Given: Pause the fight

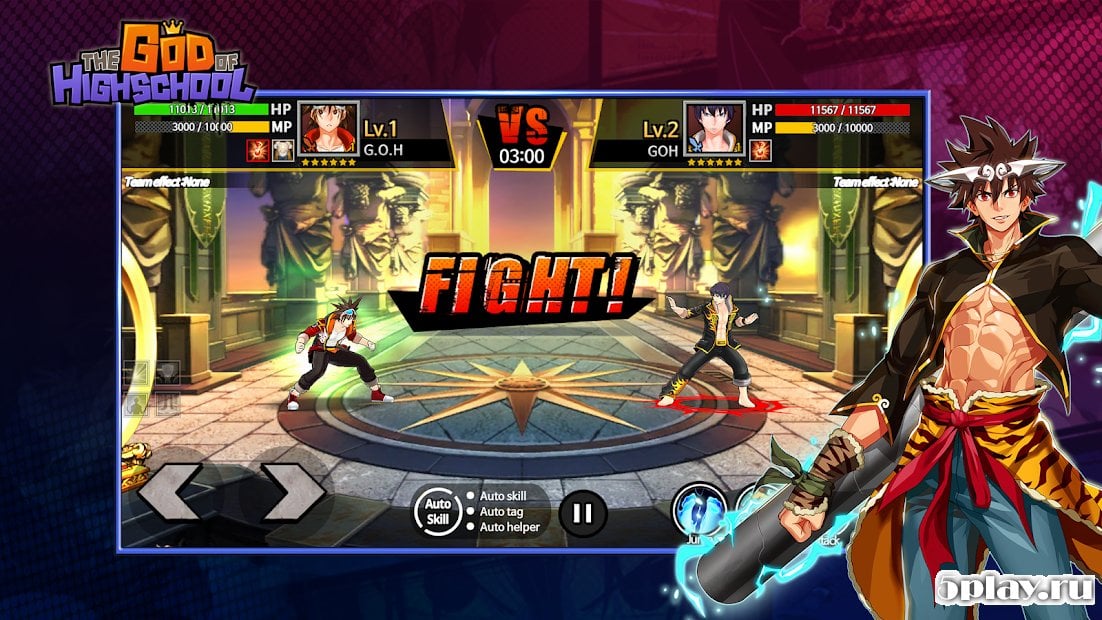Looking at the screenshot, I should tap(582, 514).
